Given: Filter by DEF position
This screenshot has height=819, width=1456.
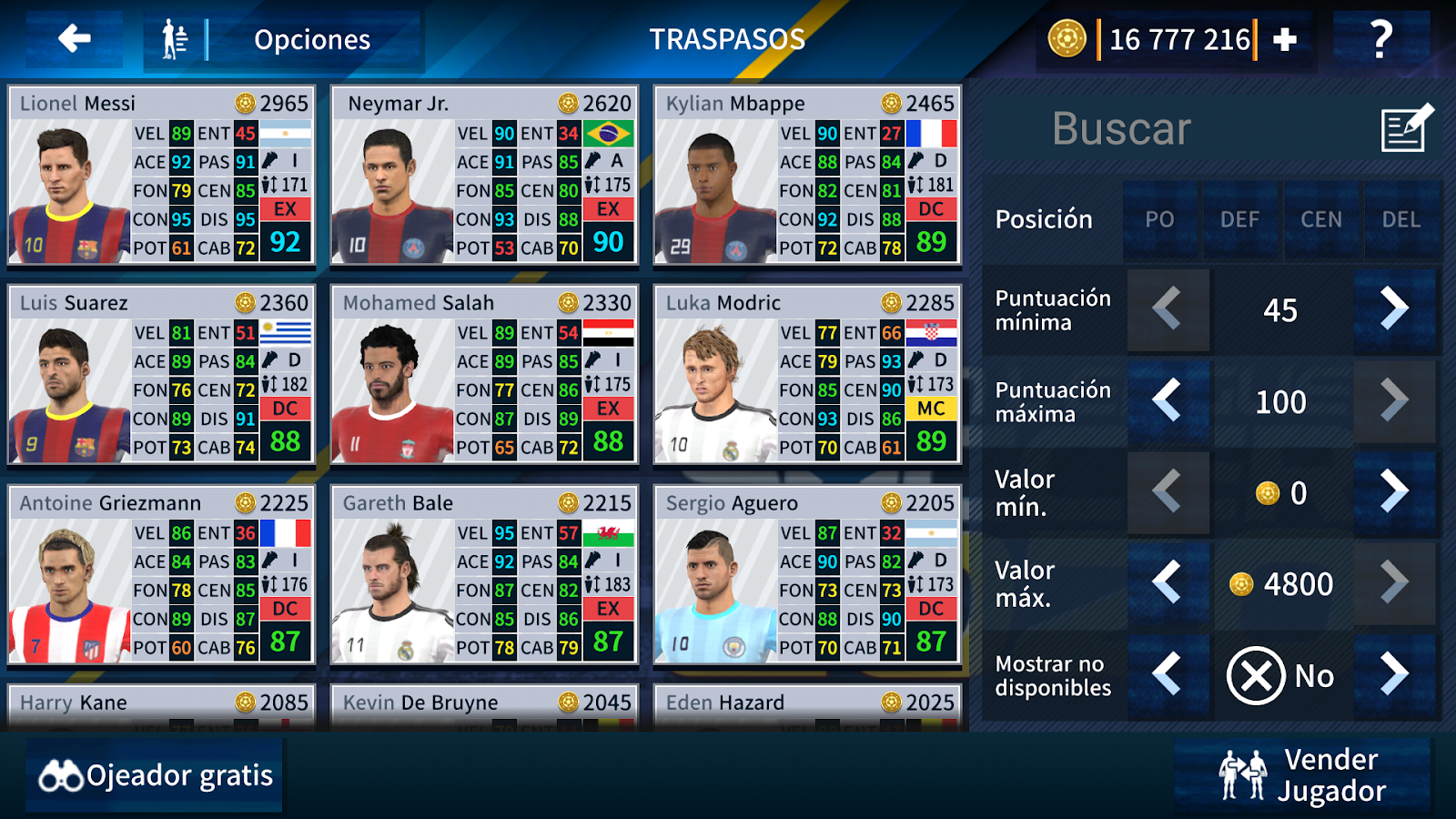Looking at the screenshot, I should coord(1240,220).
